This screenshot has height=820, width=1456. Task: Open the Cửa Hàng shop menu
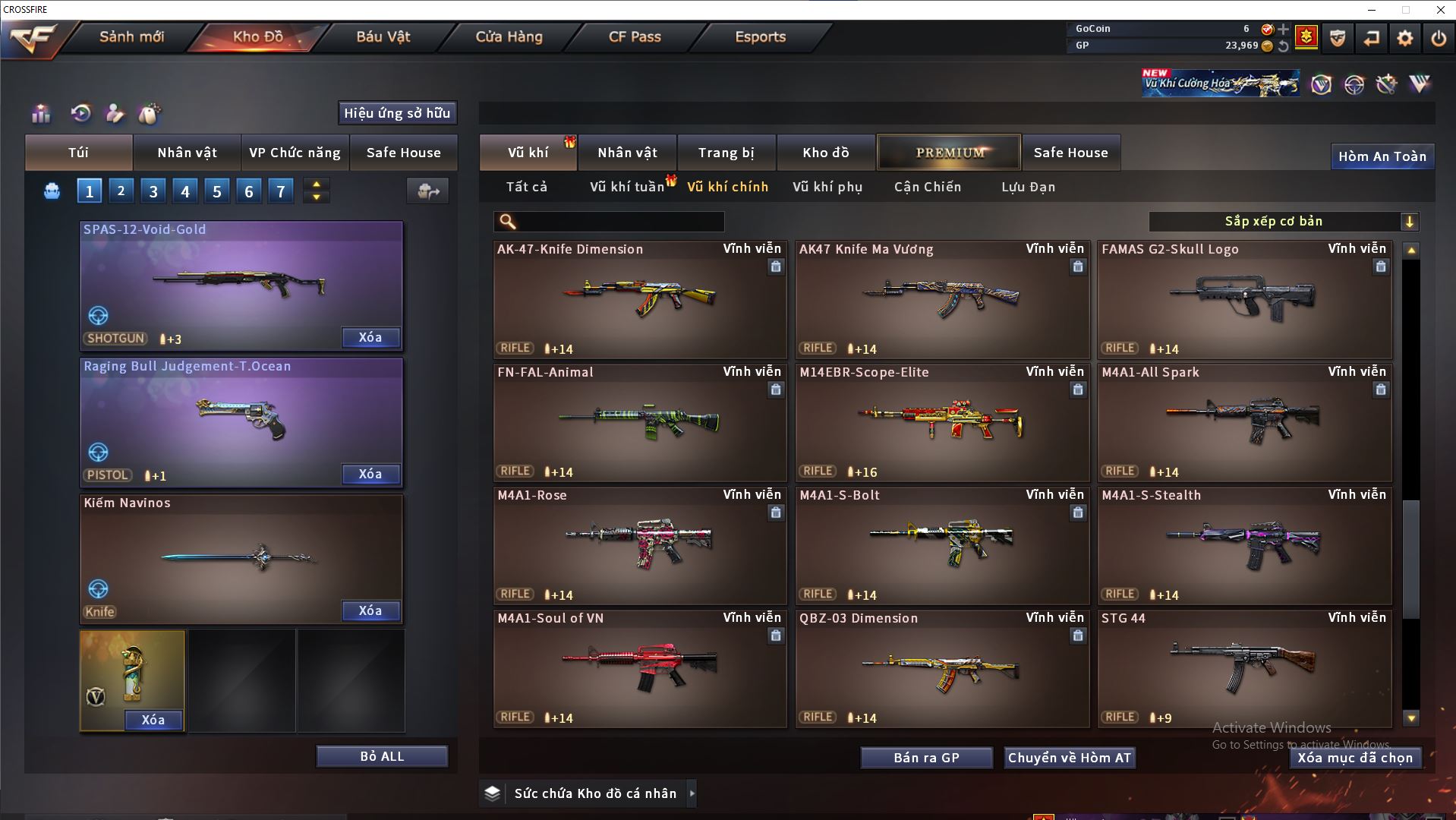coord(509,36)
